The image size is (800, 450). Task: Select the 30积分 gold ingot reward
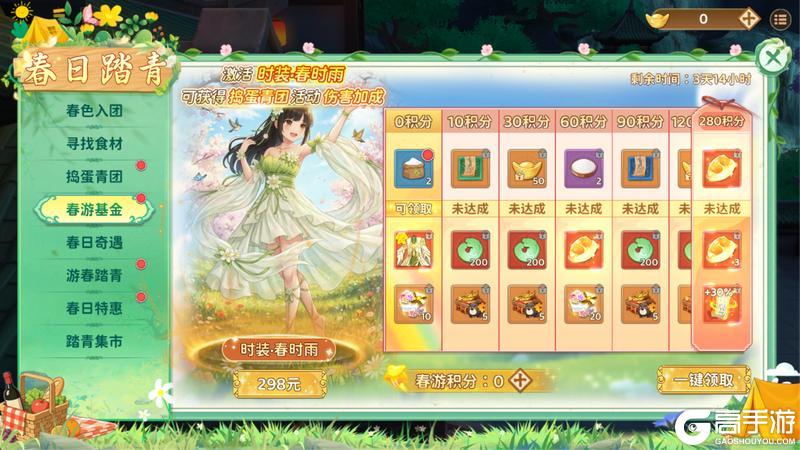pos(527,168)
